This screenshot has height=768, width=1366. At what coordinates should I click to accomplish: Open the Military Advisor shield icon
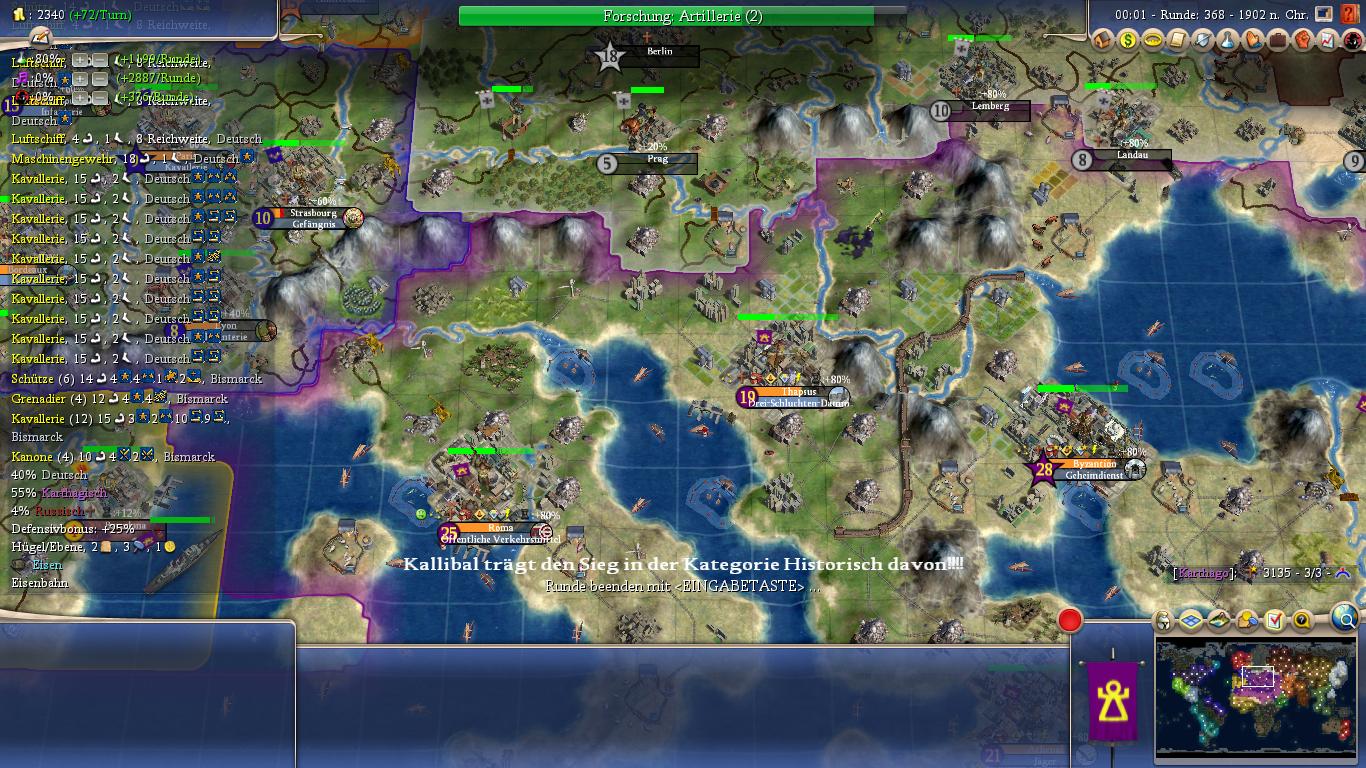click(x=1203, y=41)
